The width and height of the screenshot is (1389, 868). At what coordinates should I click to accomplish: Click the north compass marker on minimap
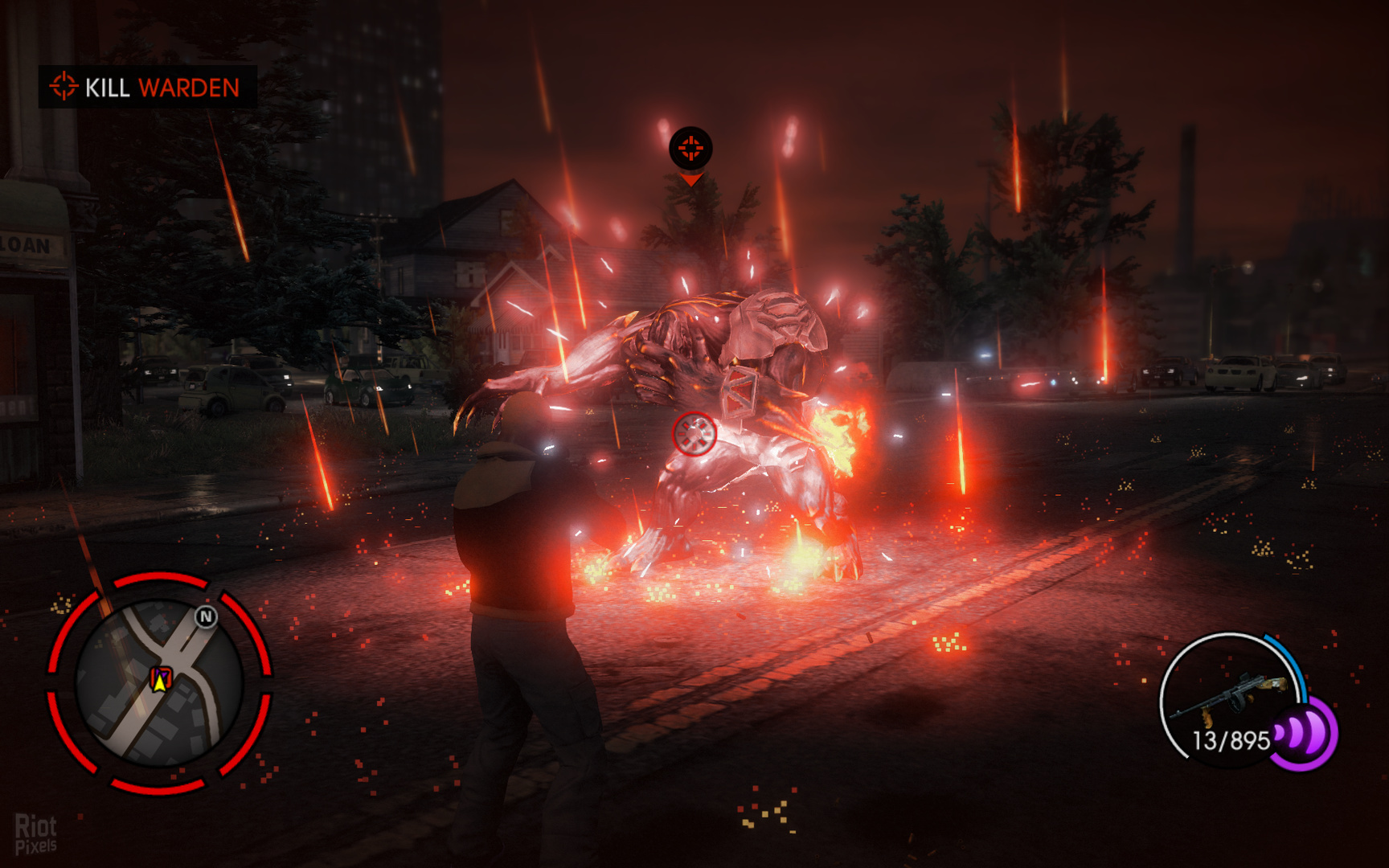click(207, 616)
